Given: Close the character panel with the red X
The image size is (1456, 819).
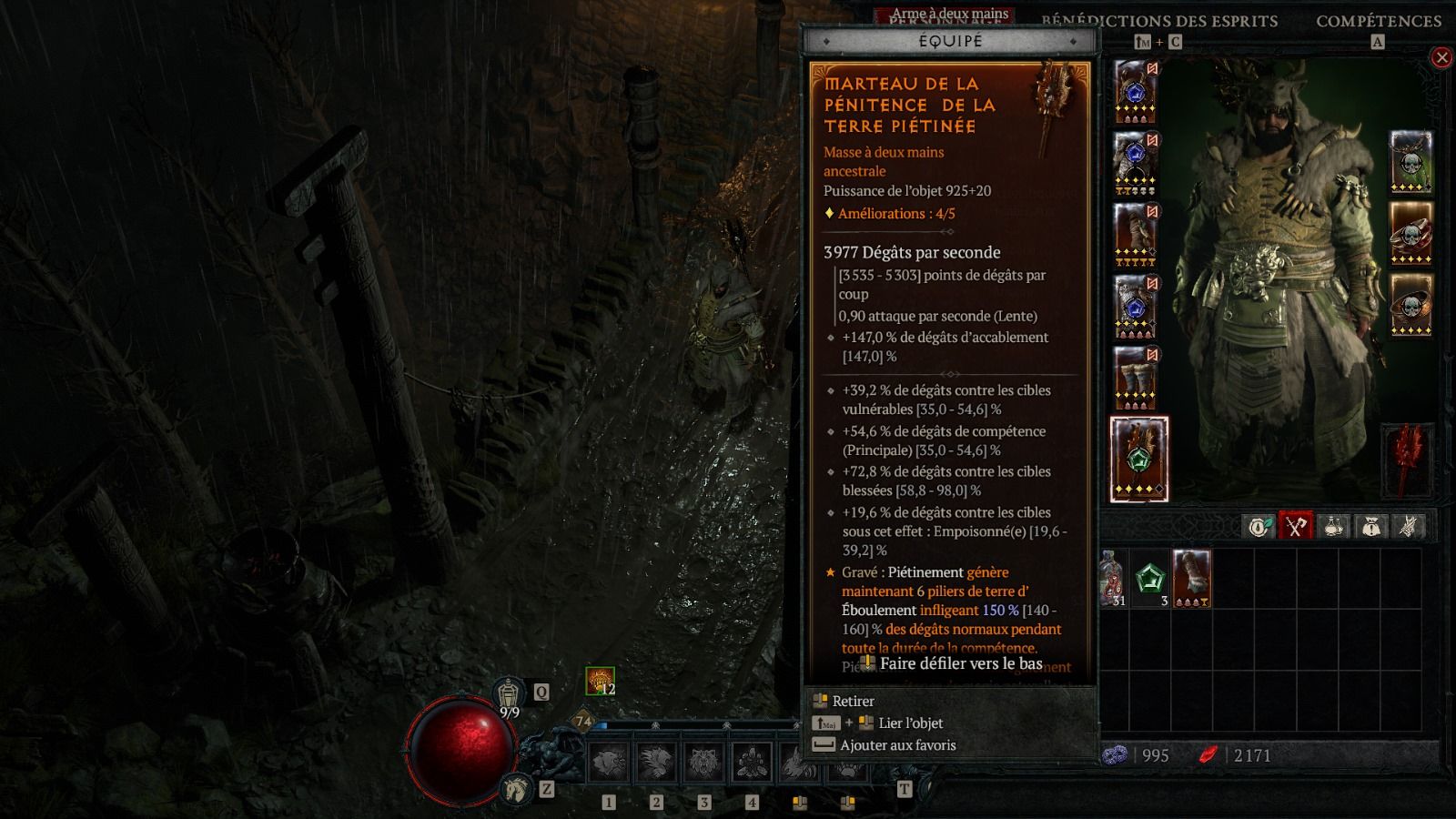Looking at the screenshot, I should point(1441,58).
